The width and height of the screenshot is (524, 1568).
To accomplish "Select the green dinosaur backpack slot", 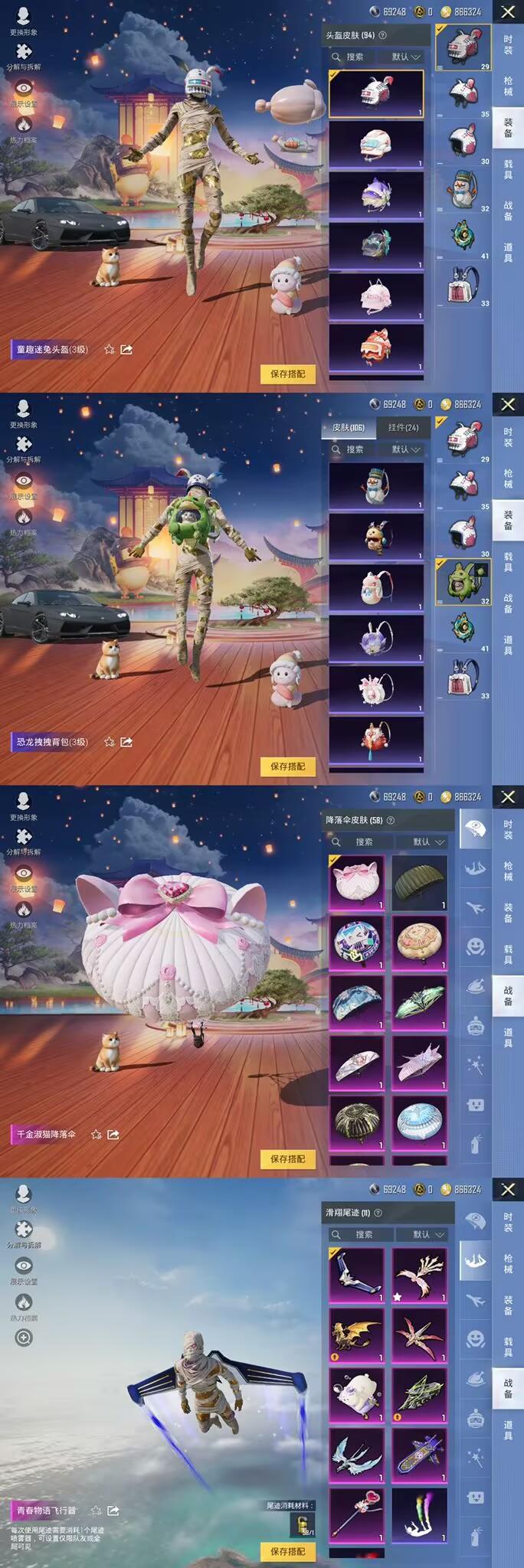I will (463, 581).
